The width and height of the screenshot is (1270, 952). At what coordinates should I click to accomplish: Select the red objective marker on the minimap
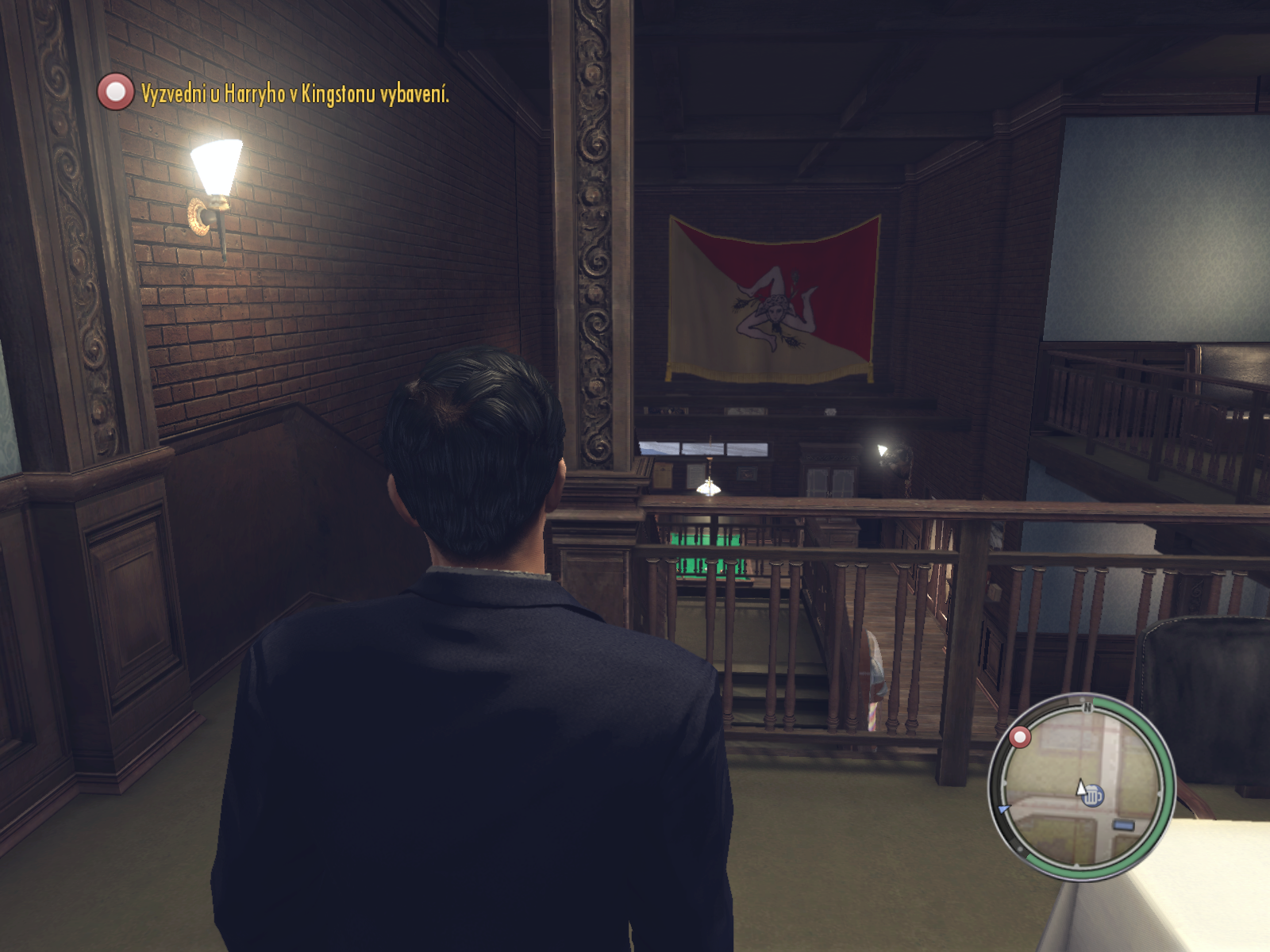click(x=1020, y=738)
